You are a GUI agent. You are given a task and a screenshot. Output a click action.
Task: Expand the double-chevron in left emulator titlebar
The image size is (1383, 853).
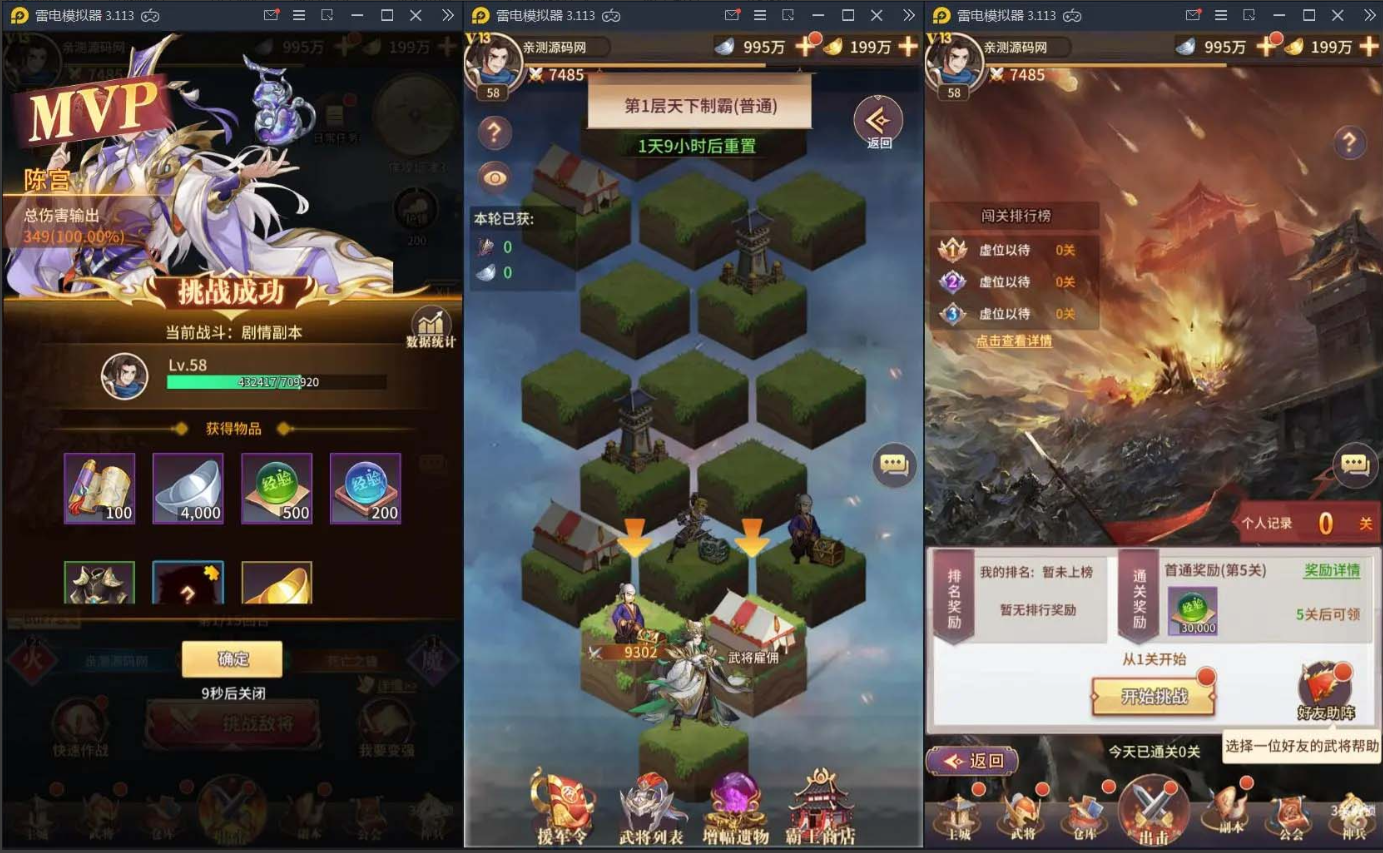tap(447, 16)
